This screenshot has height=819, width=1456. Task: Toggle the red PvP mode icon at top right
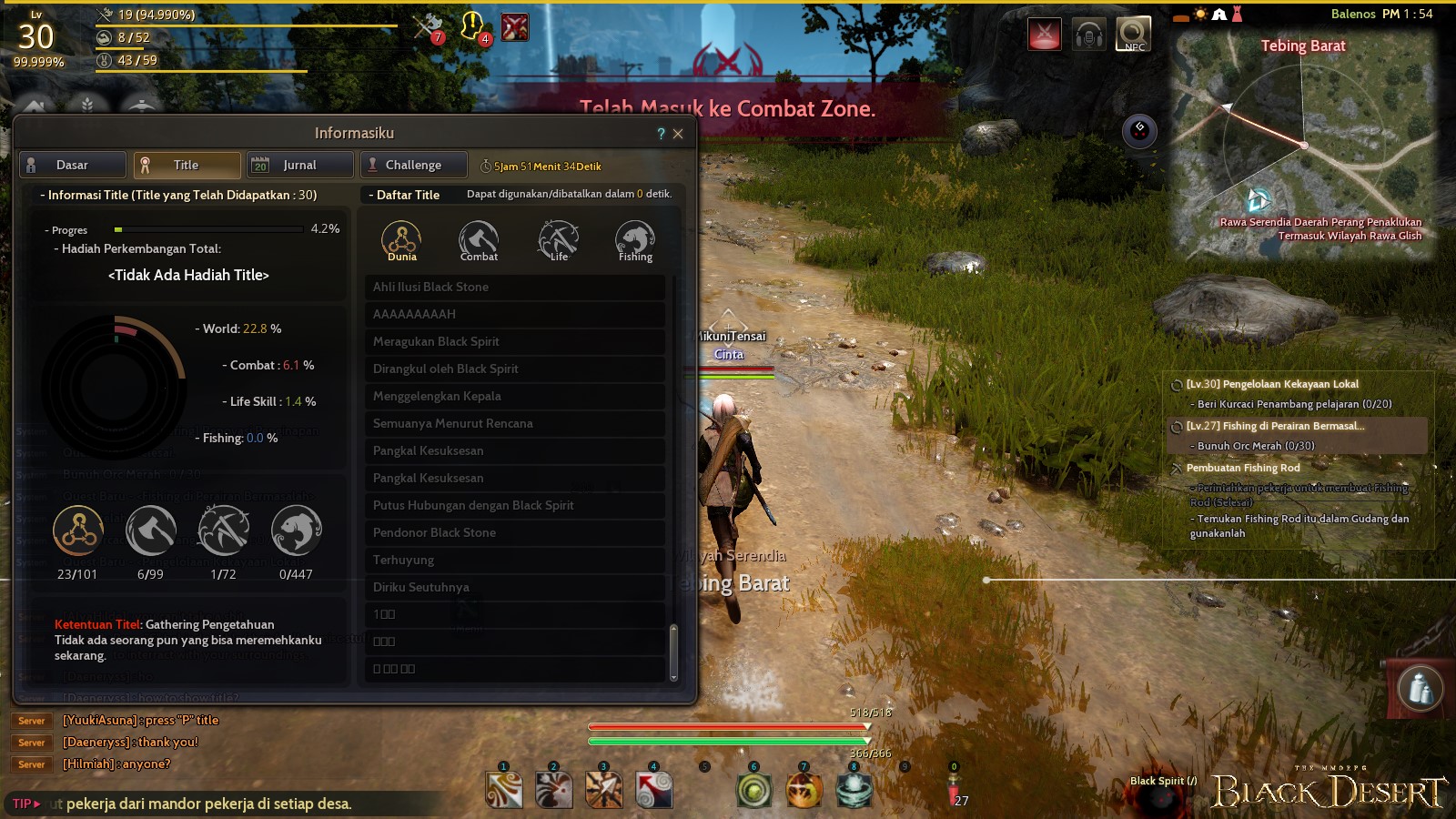click(x=1043, y=34)
